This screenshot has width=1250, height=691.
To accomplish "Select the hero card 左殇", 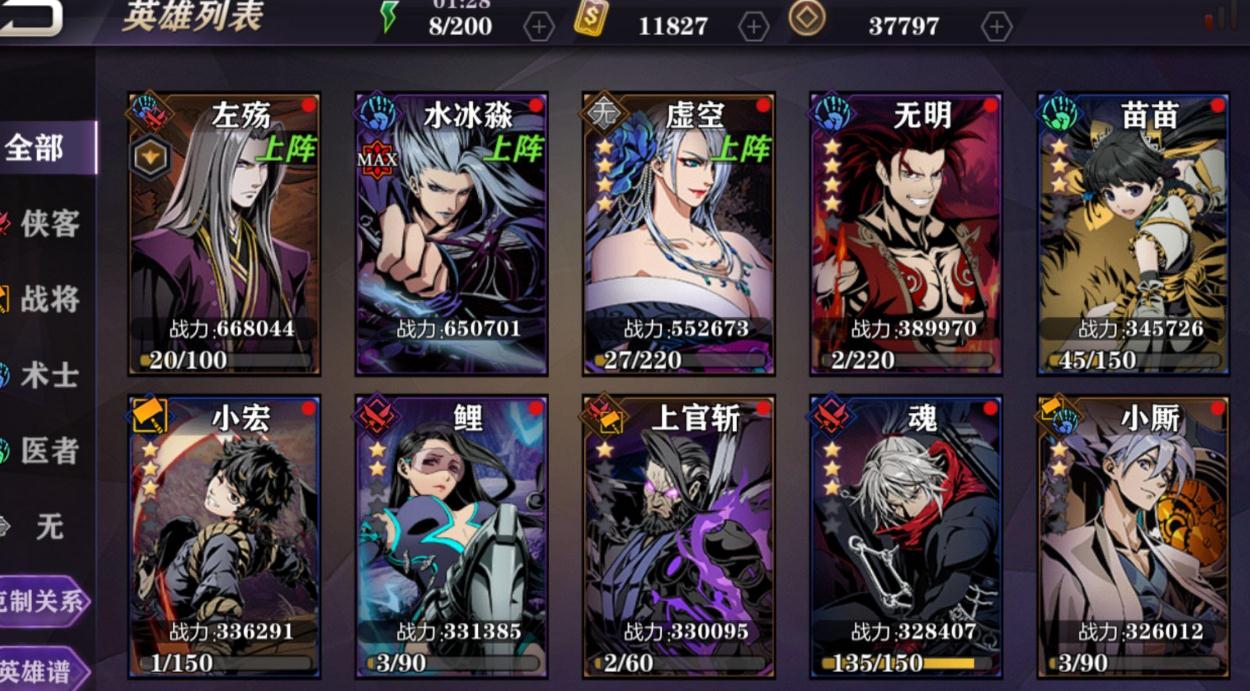I will point(224,235).
